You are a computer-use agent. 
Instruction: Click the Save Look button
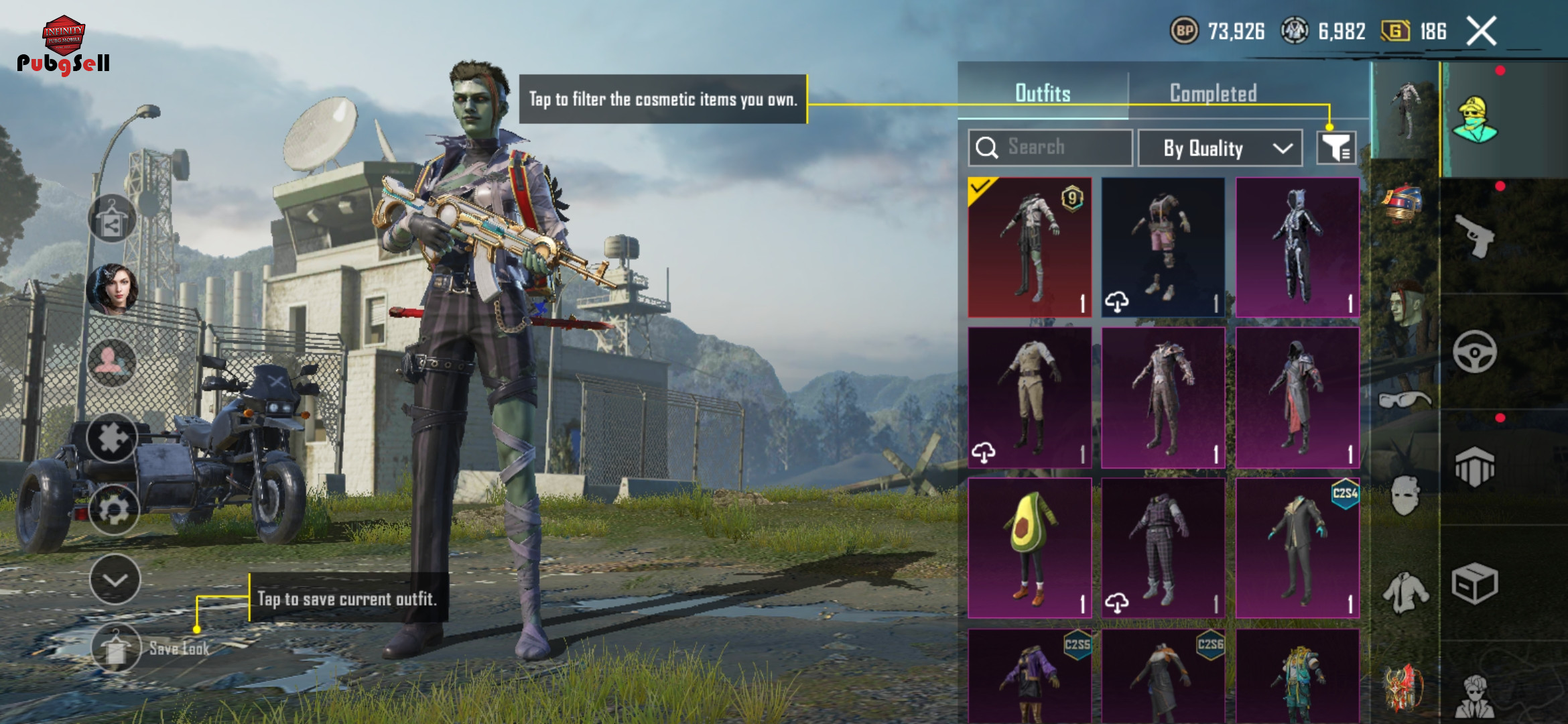tap(117, 648)
